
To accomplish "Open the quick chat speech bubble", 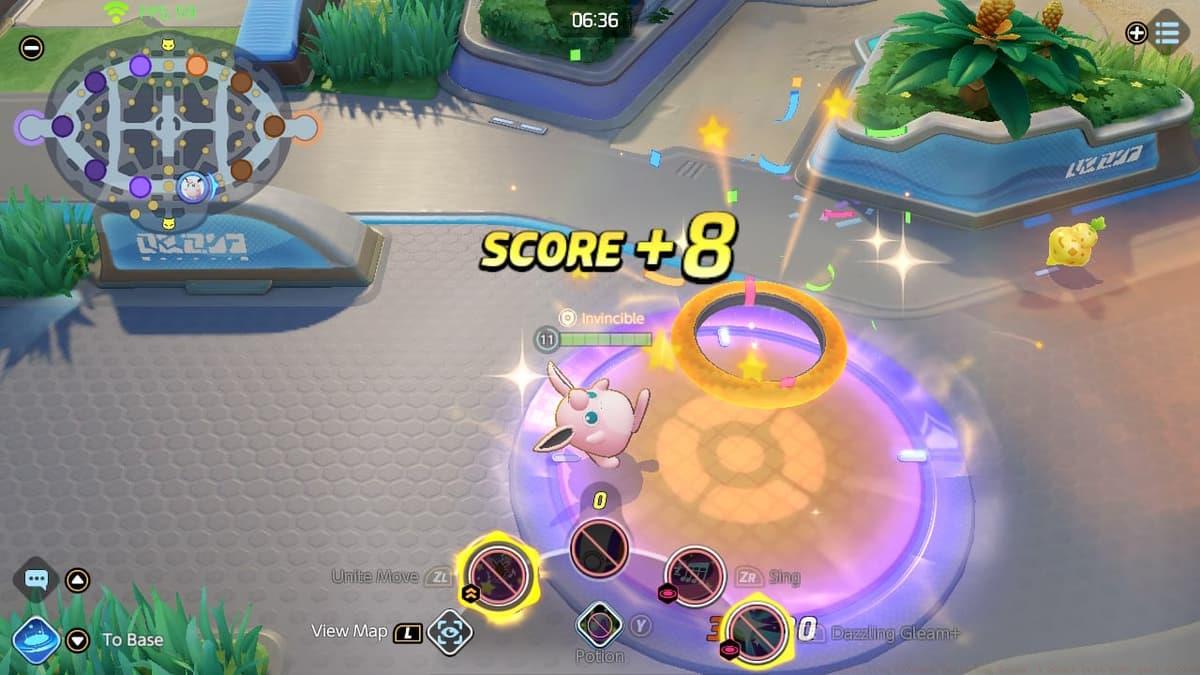I will (37, 579).
